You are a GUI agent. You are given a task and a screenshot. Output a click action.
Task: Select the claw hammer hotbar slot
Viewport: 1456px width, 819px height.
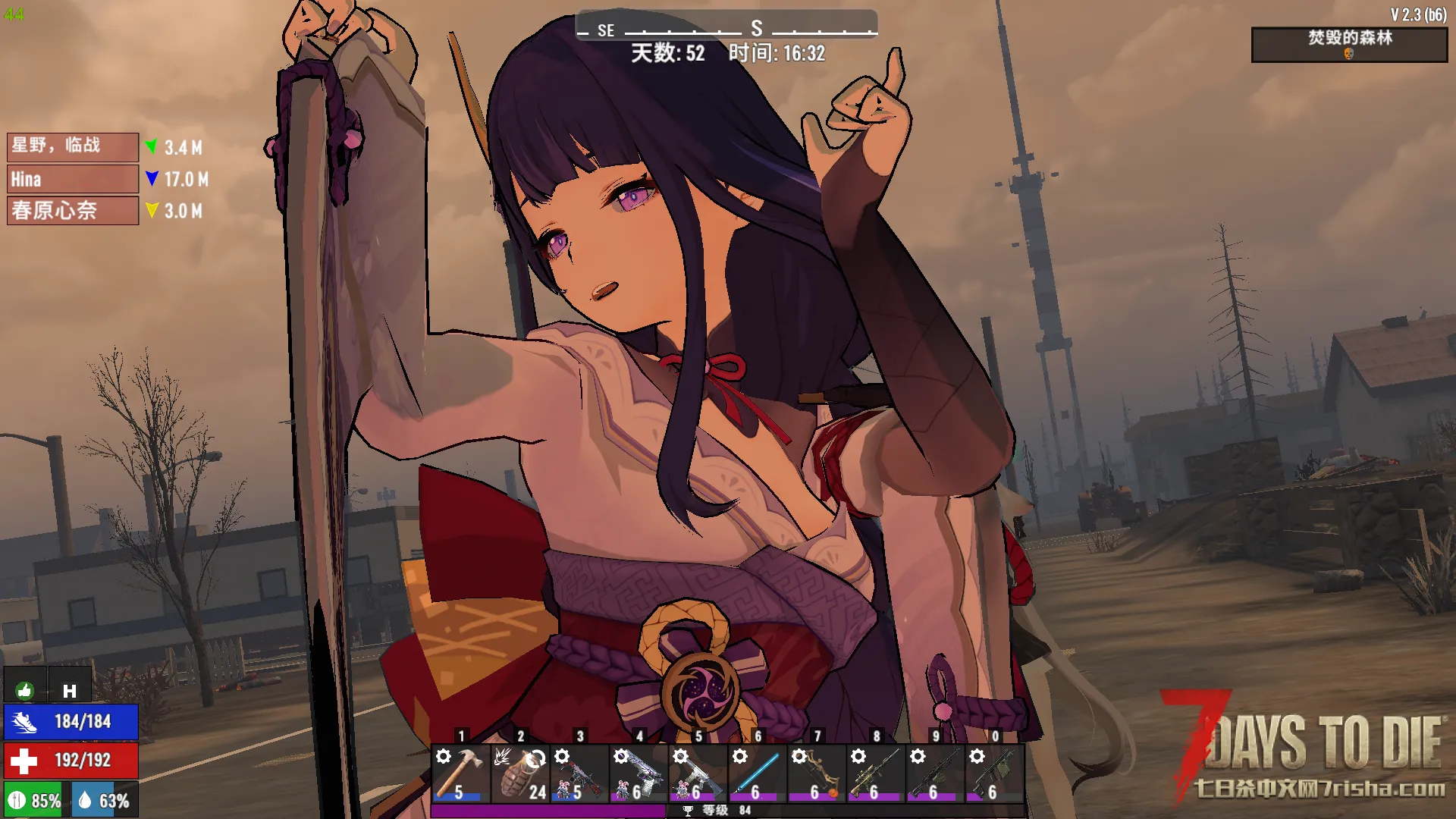coord(460,773)
